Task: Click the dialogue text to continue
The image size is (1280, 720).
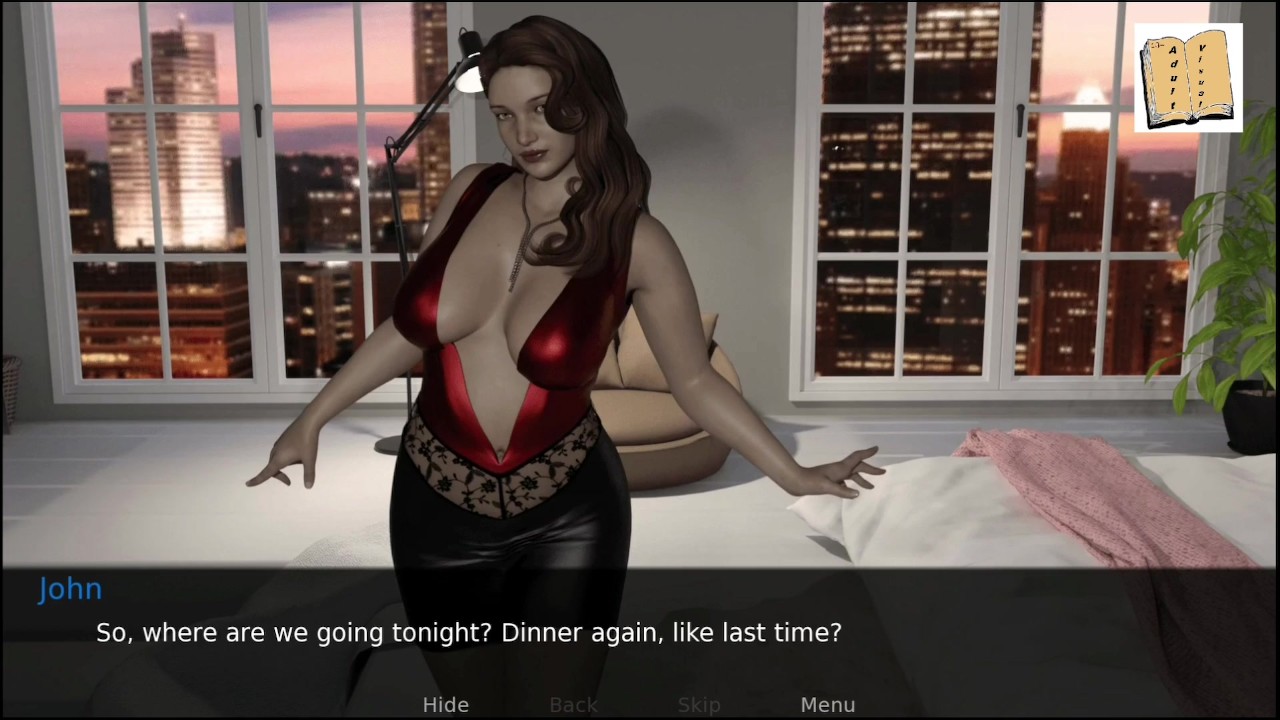Action: click(x=468, y=633)
